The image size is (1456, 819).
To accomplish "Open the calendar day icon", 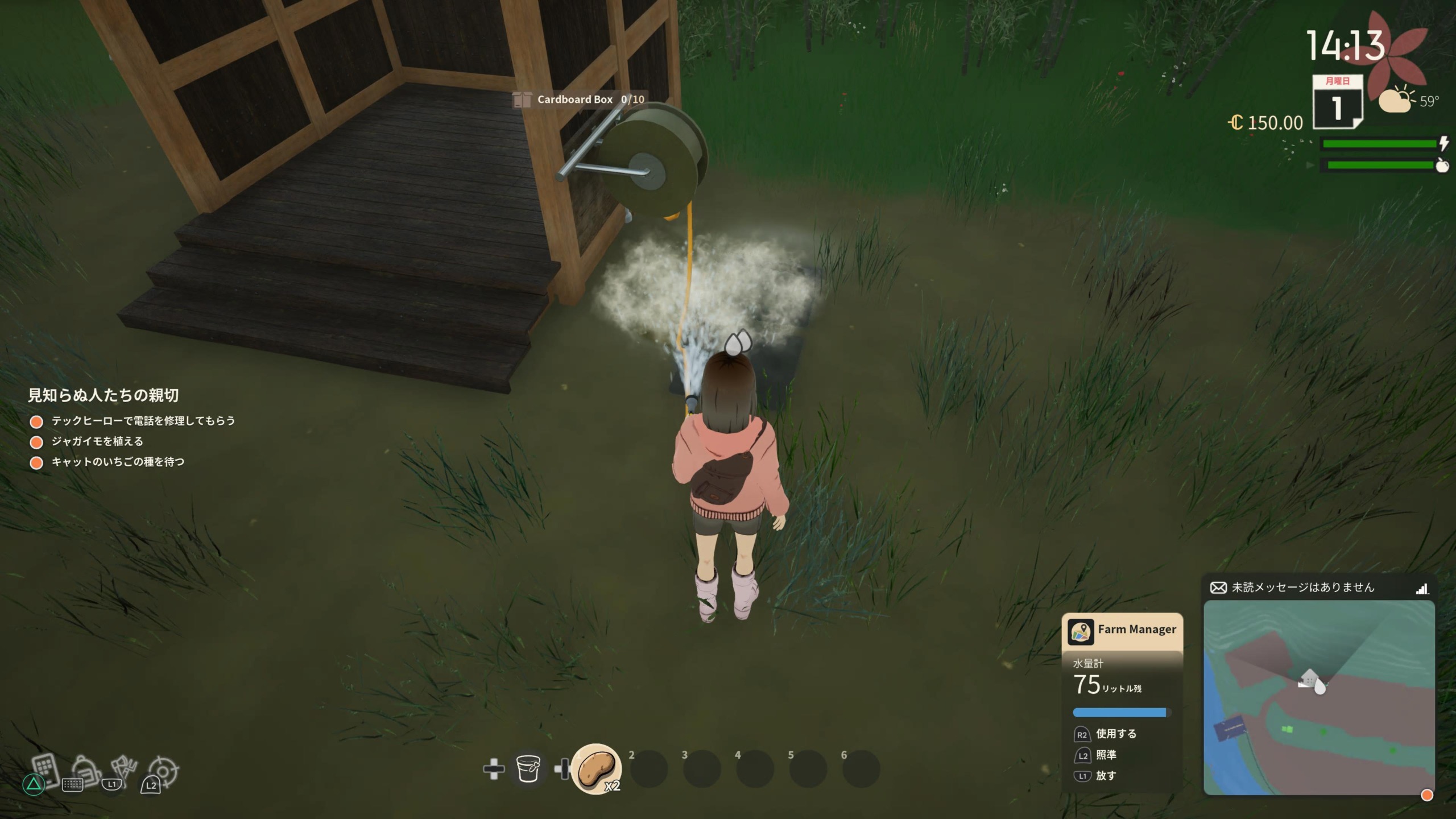I will (x=1337, y=102).
